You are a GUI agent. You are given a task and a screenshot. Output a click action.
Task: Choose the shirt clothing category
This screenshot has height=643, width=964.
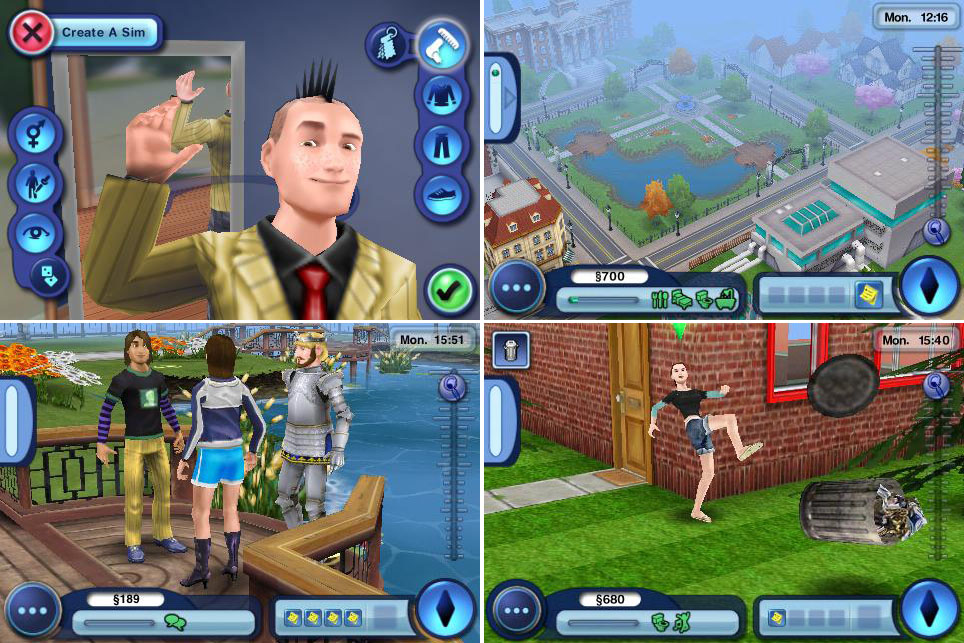(x=440, y=97)
